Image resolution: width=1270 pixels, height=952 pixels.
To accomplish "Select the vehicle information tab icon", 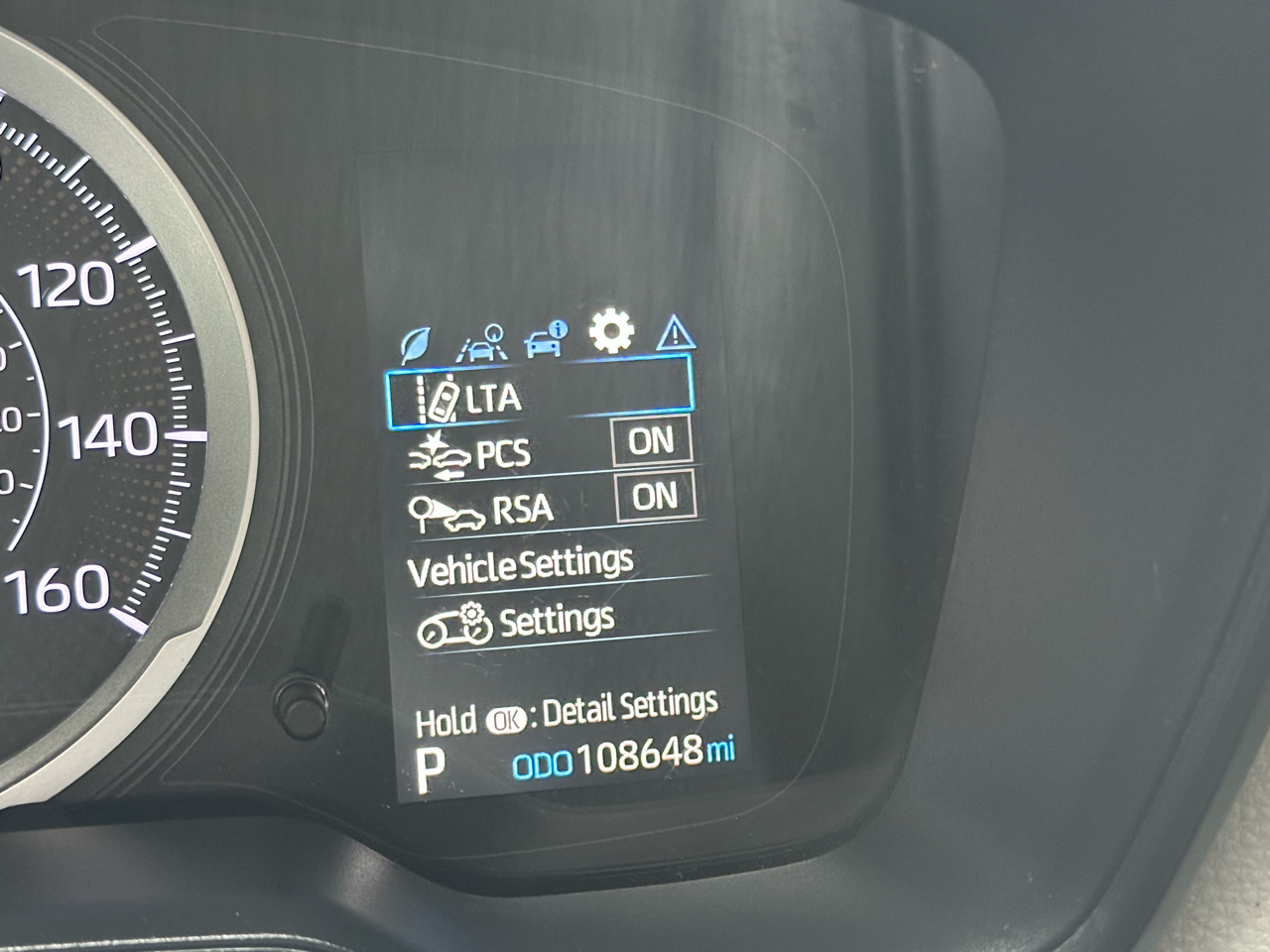I will (545, 337).
